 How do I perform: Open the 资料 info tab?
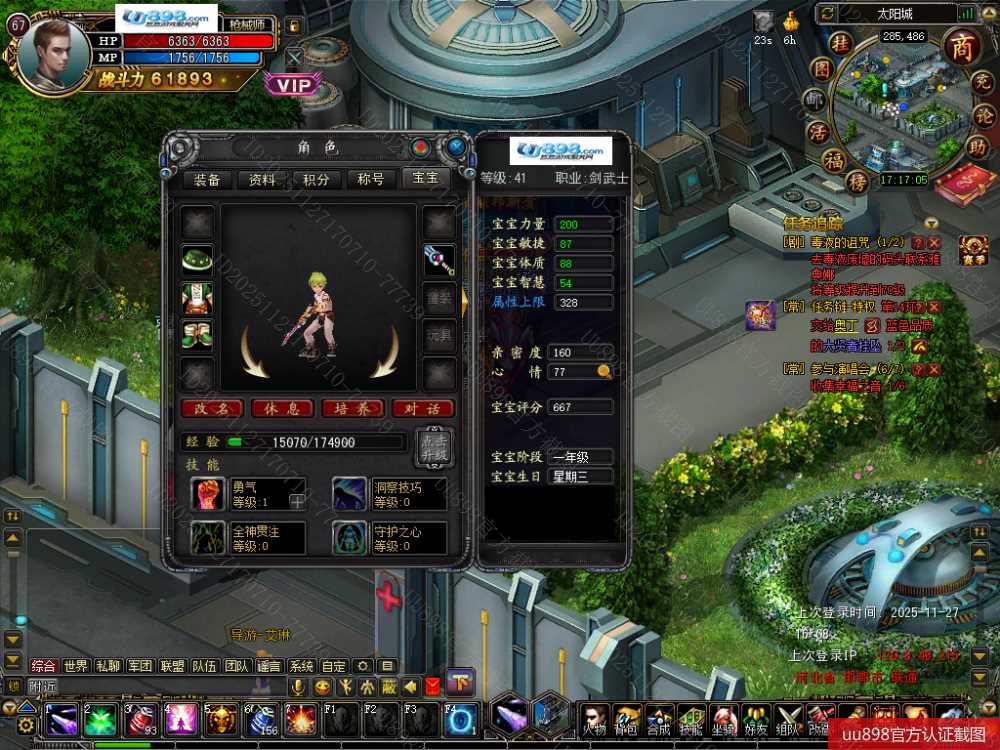pos(262,180)
